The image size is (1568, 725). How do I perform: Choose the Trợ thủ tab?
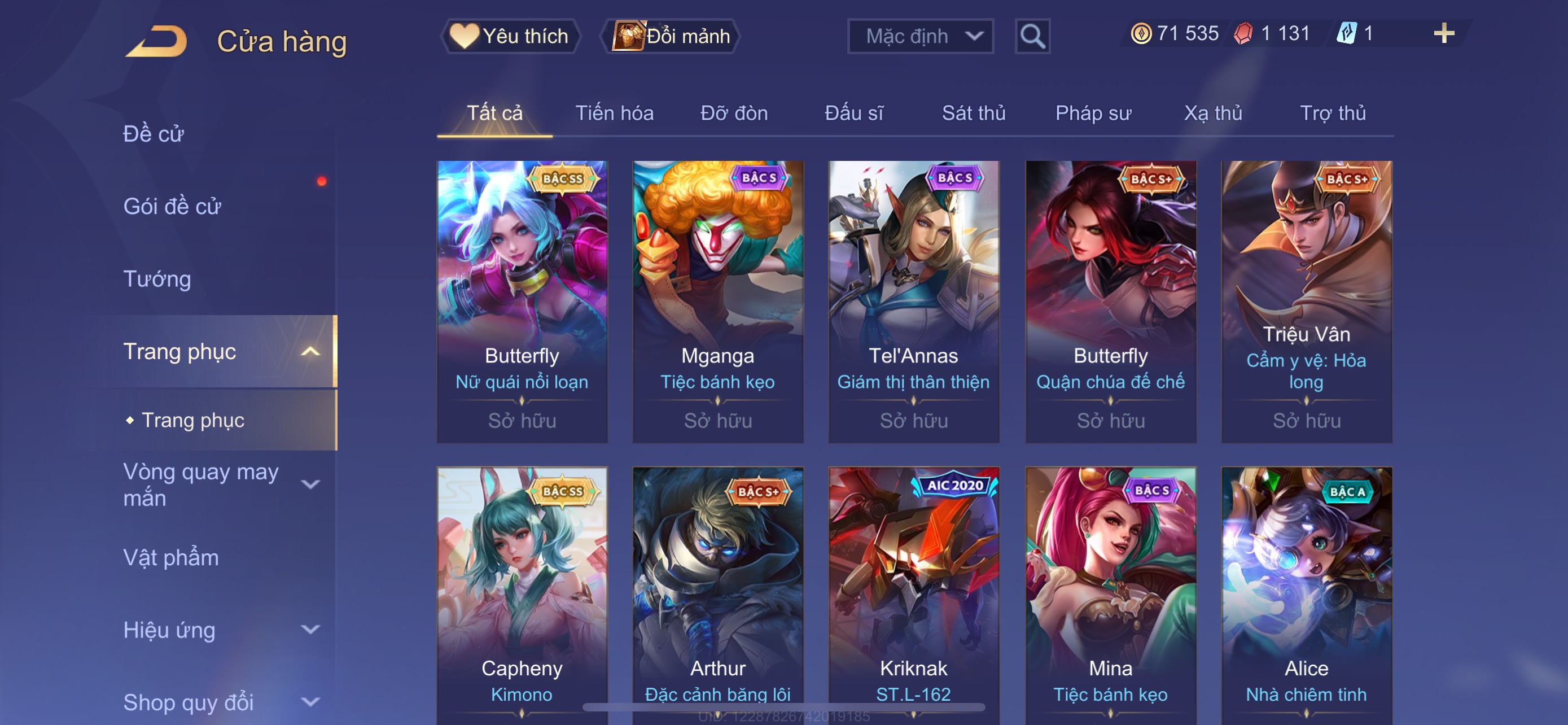pos(1333,113)
